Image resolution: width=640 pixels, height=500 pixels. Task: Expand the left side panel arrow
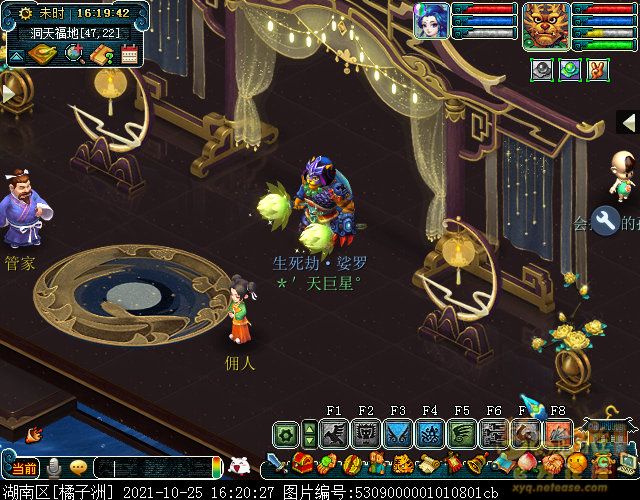click(x=9, y=92)
